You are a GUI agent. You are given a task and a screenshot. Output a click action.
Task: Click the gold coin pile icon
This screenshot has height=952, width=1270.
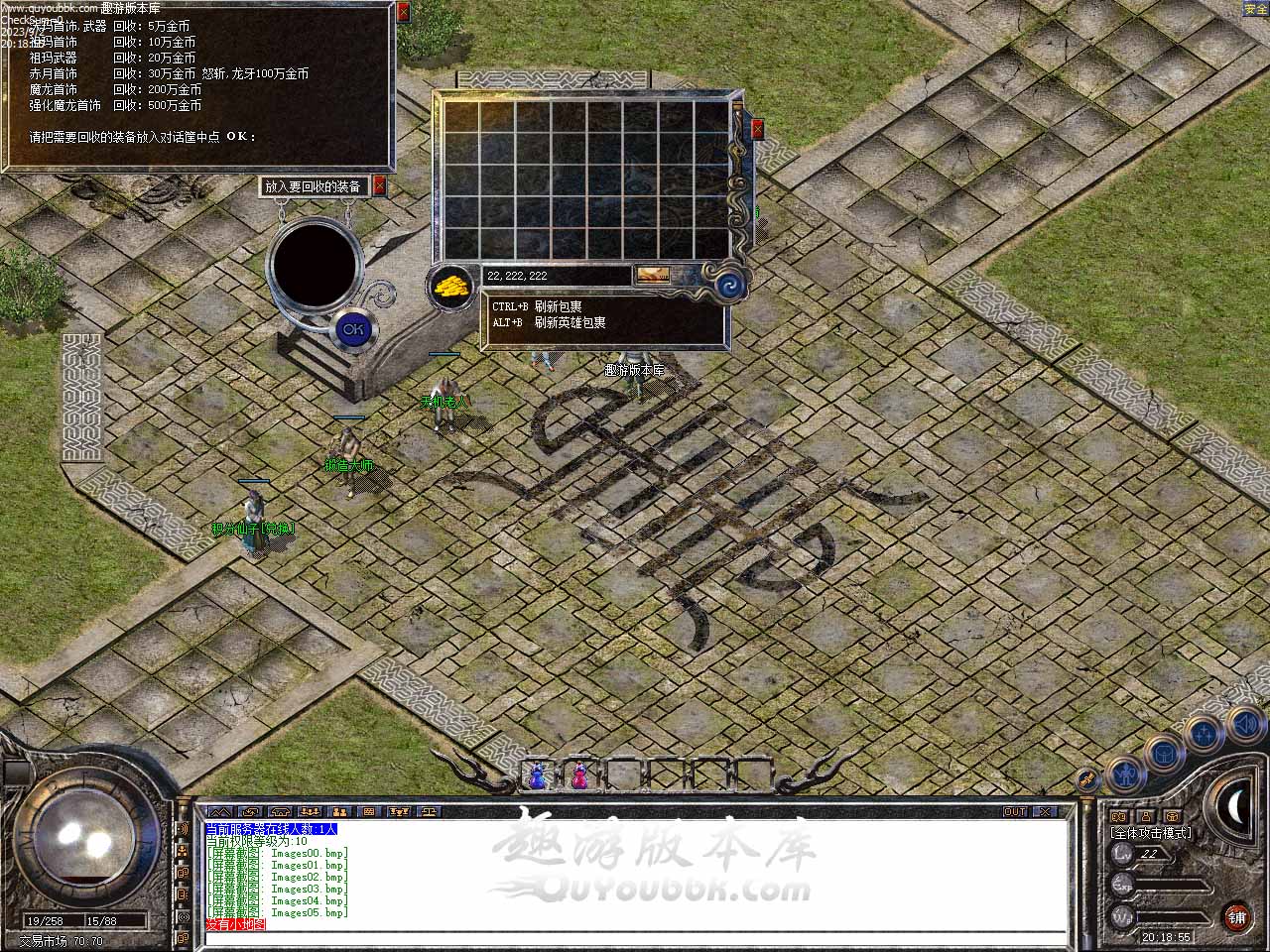pos(450,287)
